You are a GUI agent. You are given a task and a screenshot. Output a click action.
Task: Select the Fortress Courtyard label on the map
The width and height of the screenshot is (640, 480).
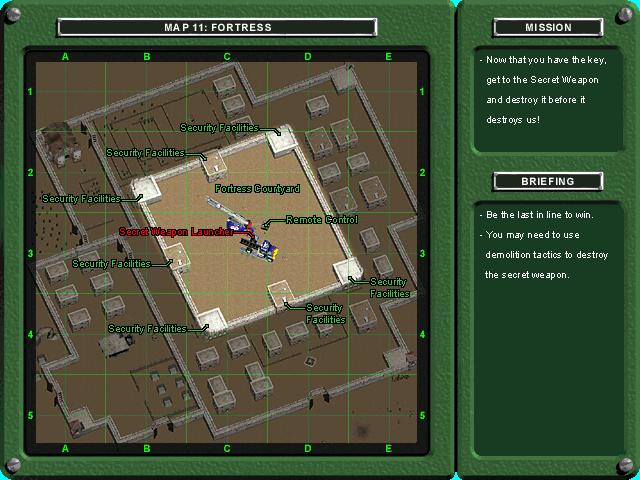257,188
